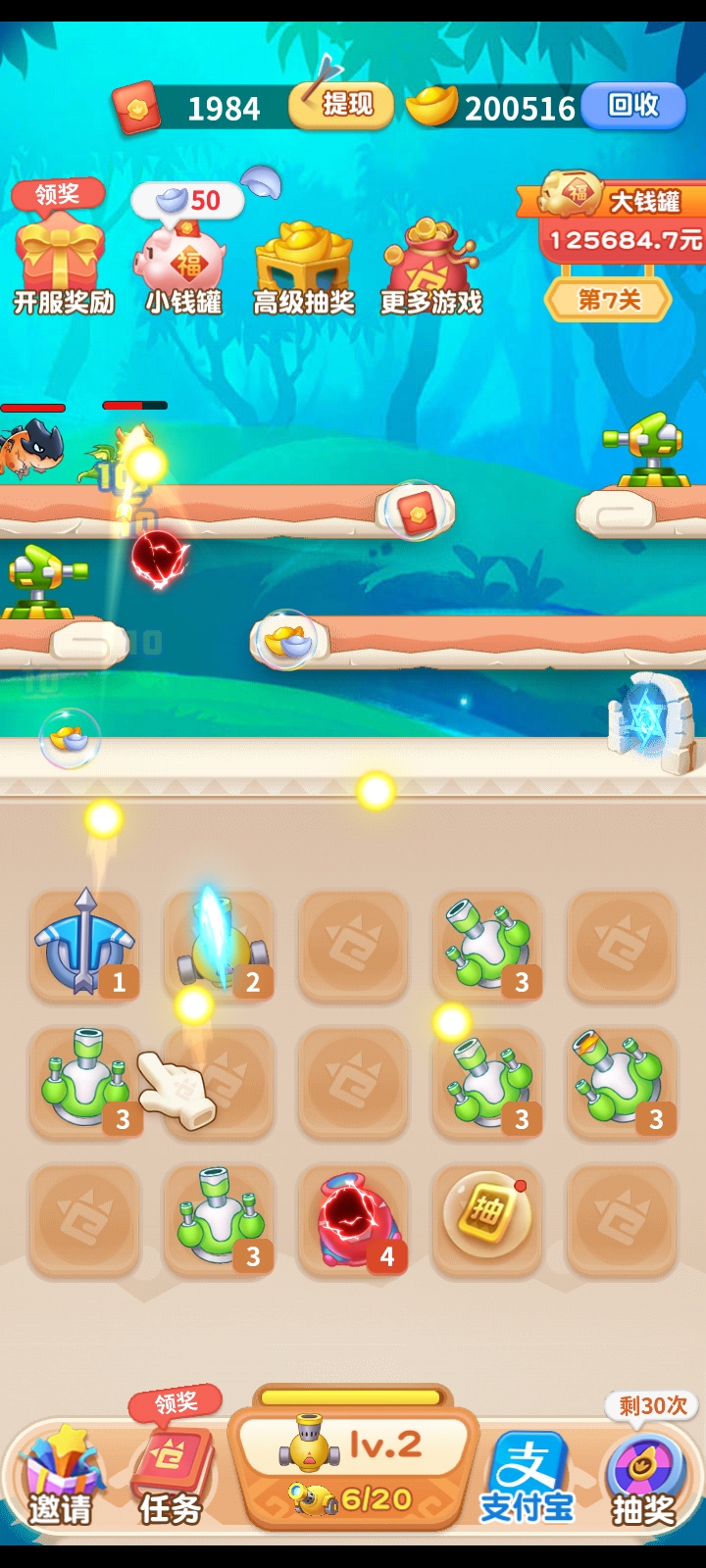Screen dimensions: 706x1568
Task: Collect the floating red envelope bubble
Action: [x=416, y=511]
